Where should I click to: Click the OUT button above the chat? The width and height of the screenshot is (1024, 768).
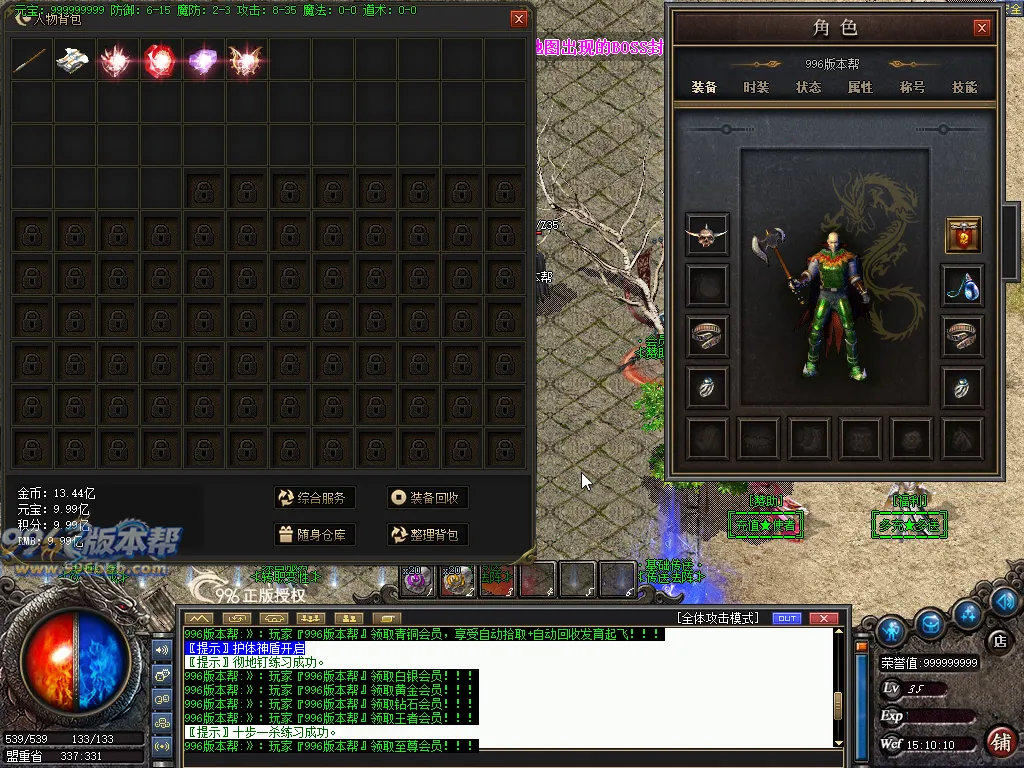tap(788, 618)
